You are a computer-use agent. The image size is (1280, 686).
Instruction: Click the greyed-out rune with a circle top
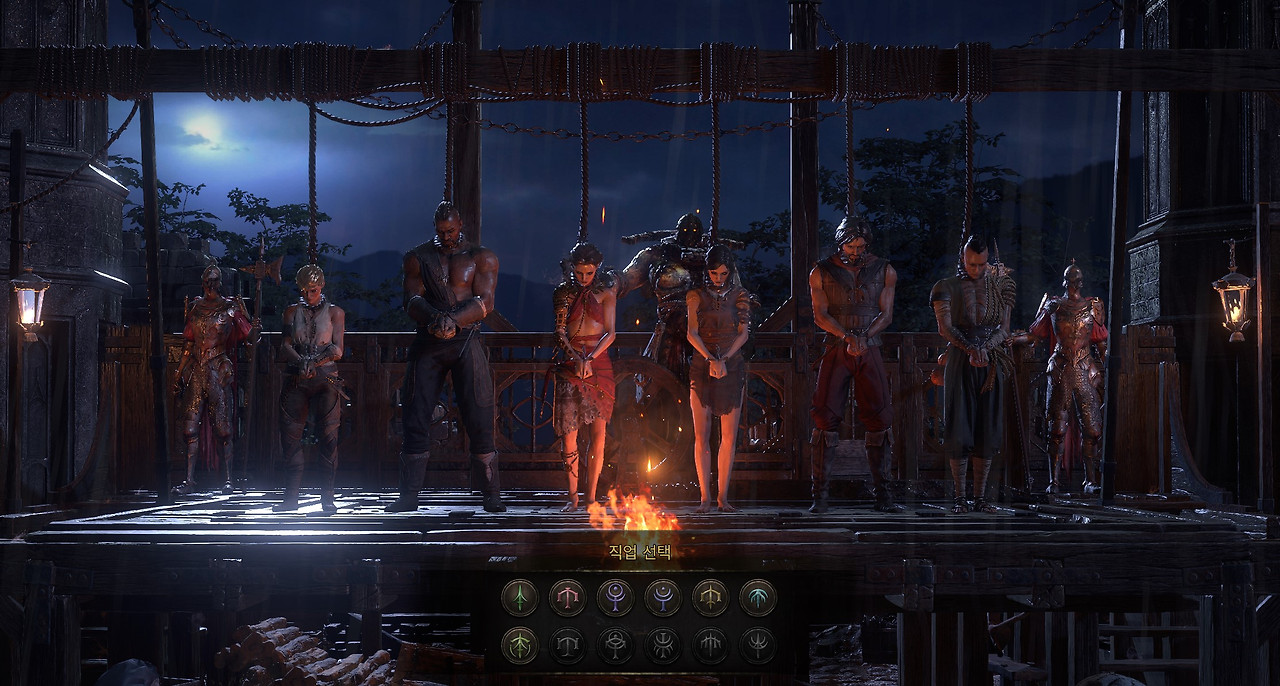[615, 645]
